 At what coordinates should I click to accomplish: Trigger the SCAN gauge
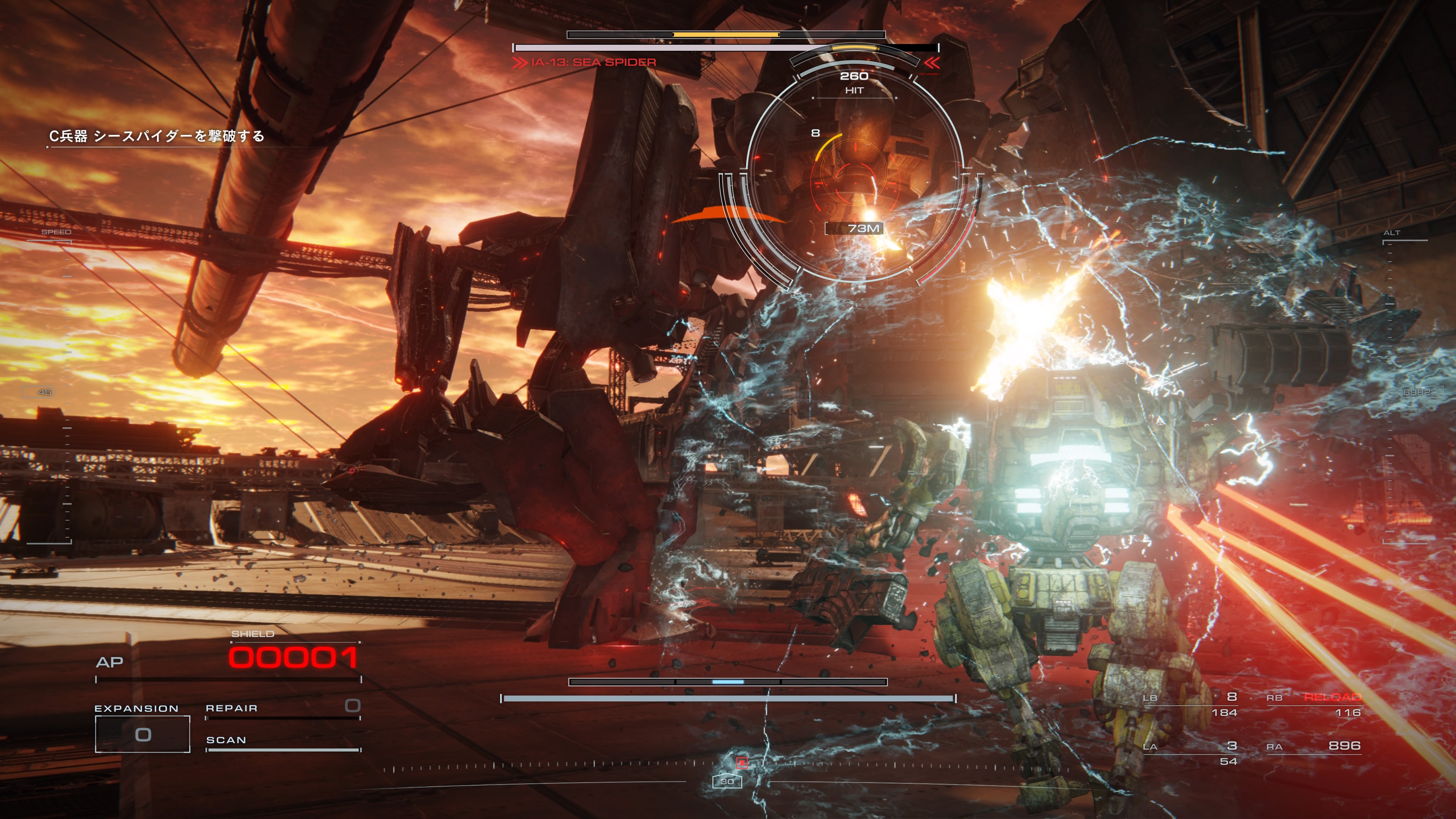click(282, 743)
